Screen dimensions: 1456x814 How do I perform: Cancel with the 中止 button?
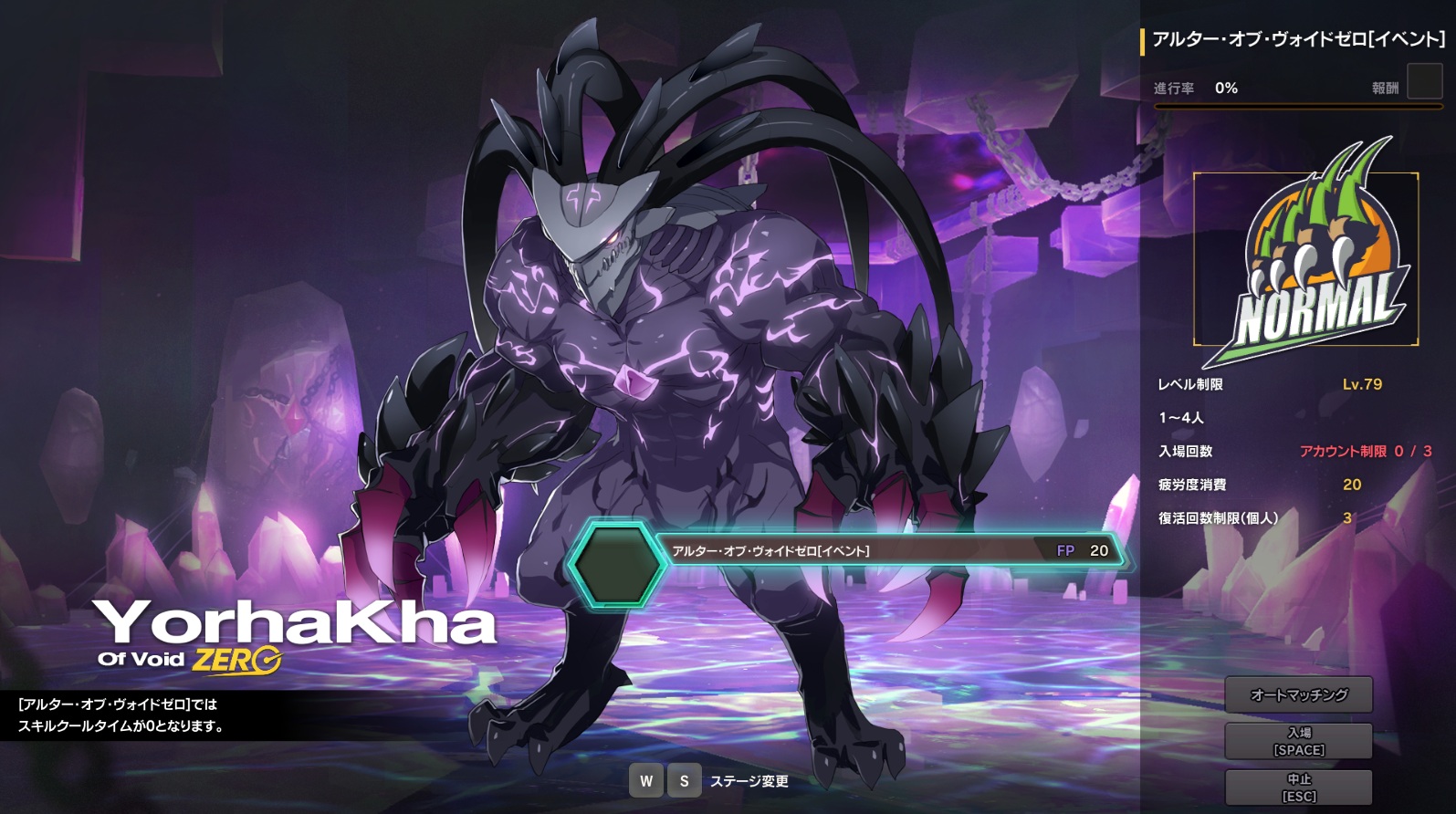pyautogui.click(x=1298, y=787)
